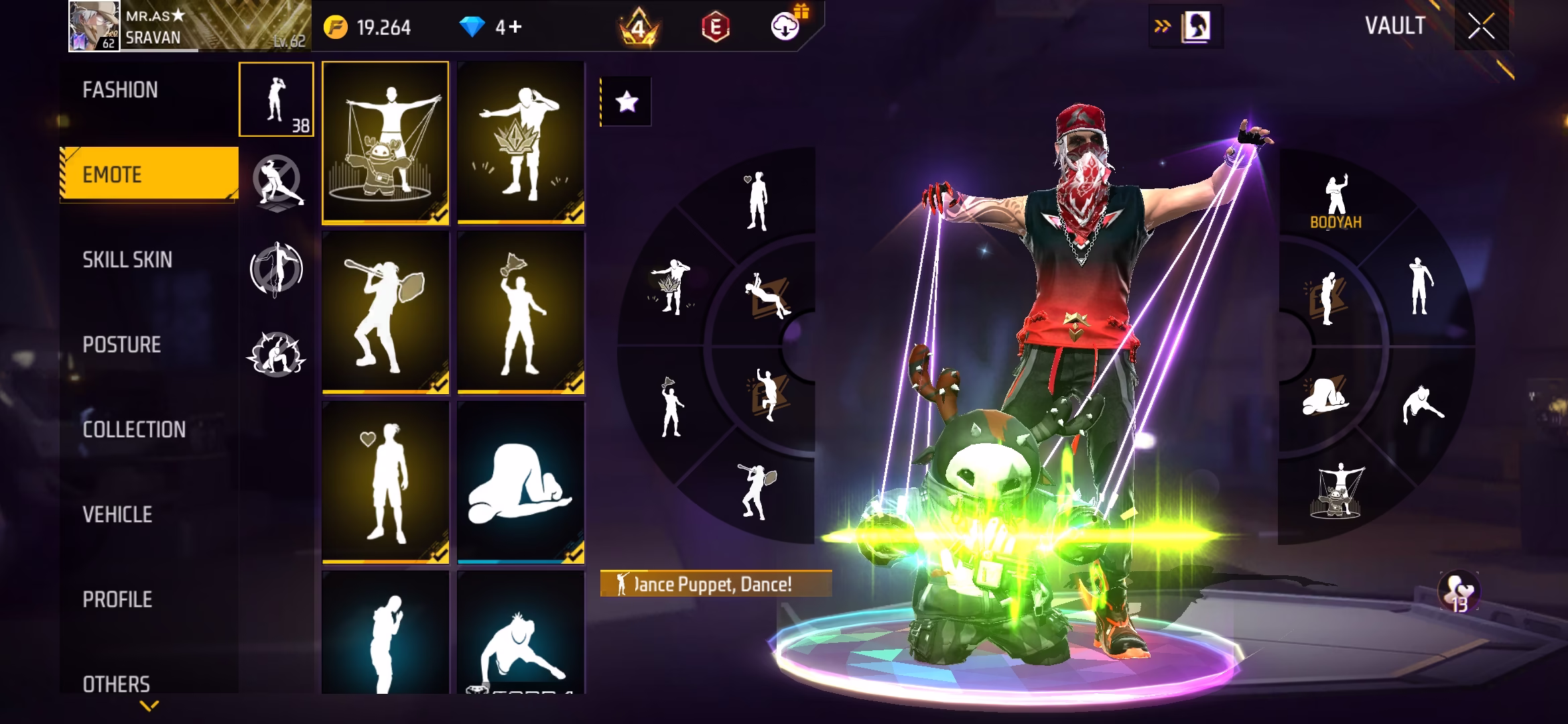Go to the Vehicle category

pos(117,514)
